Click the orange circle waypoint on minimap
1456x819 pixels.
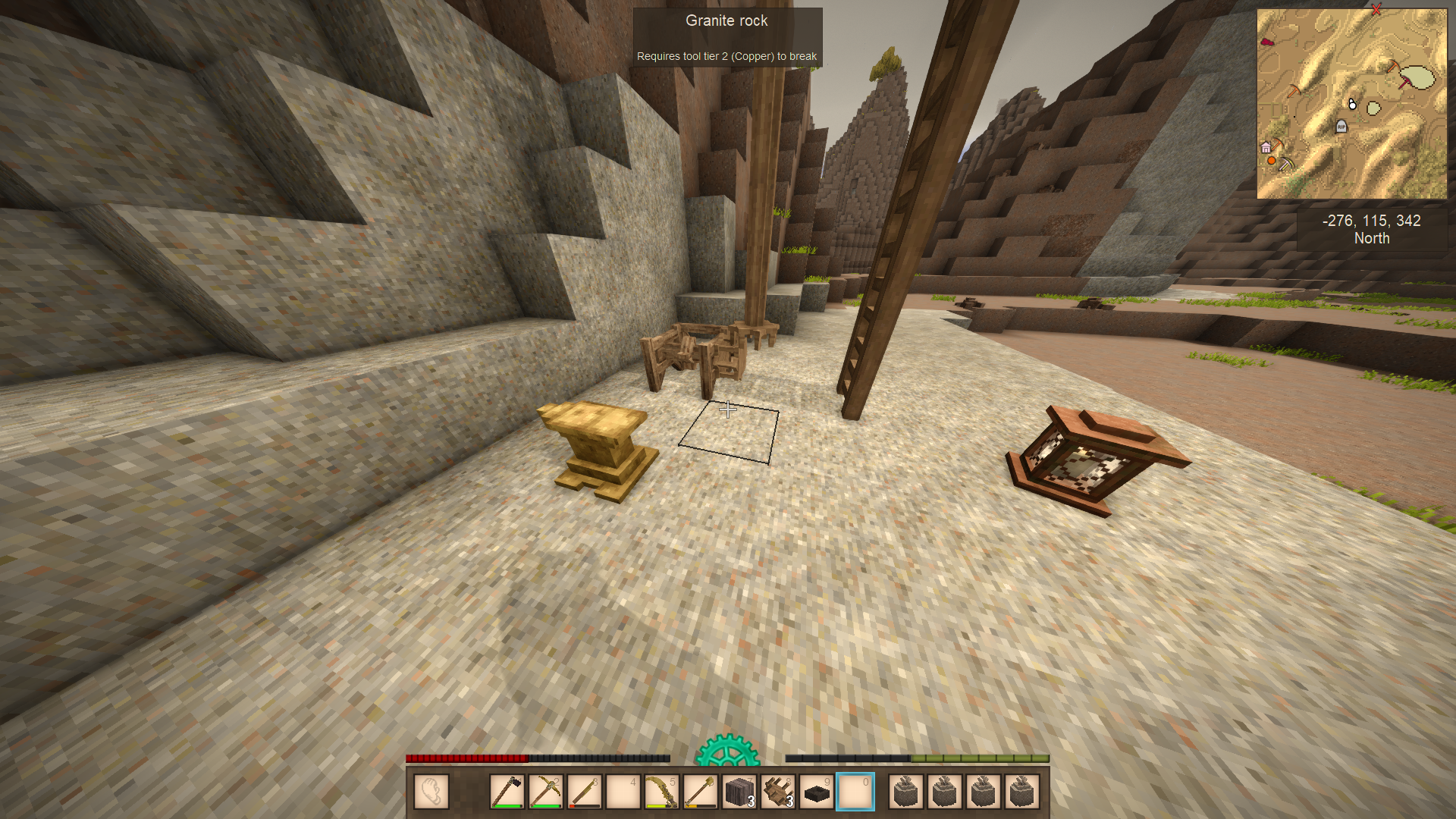click(x=1271, y=161)
